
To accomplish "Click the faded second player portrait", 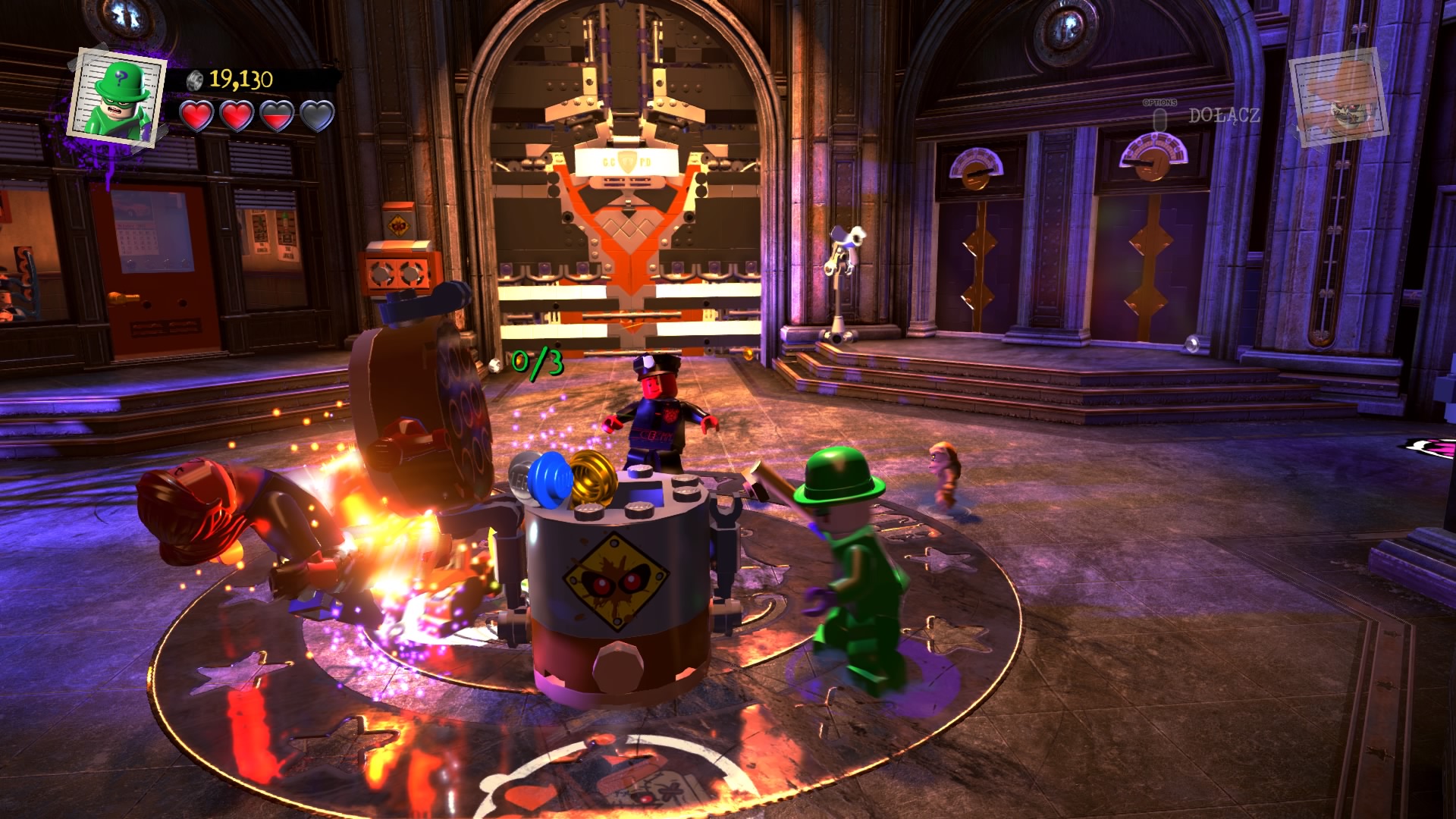I will pos(1338,97).
